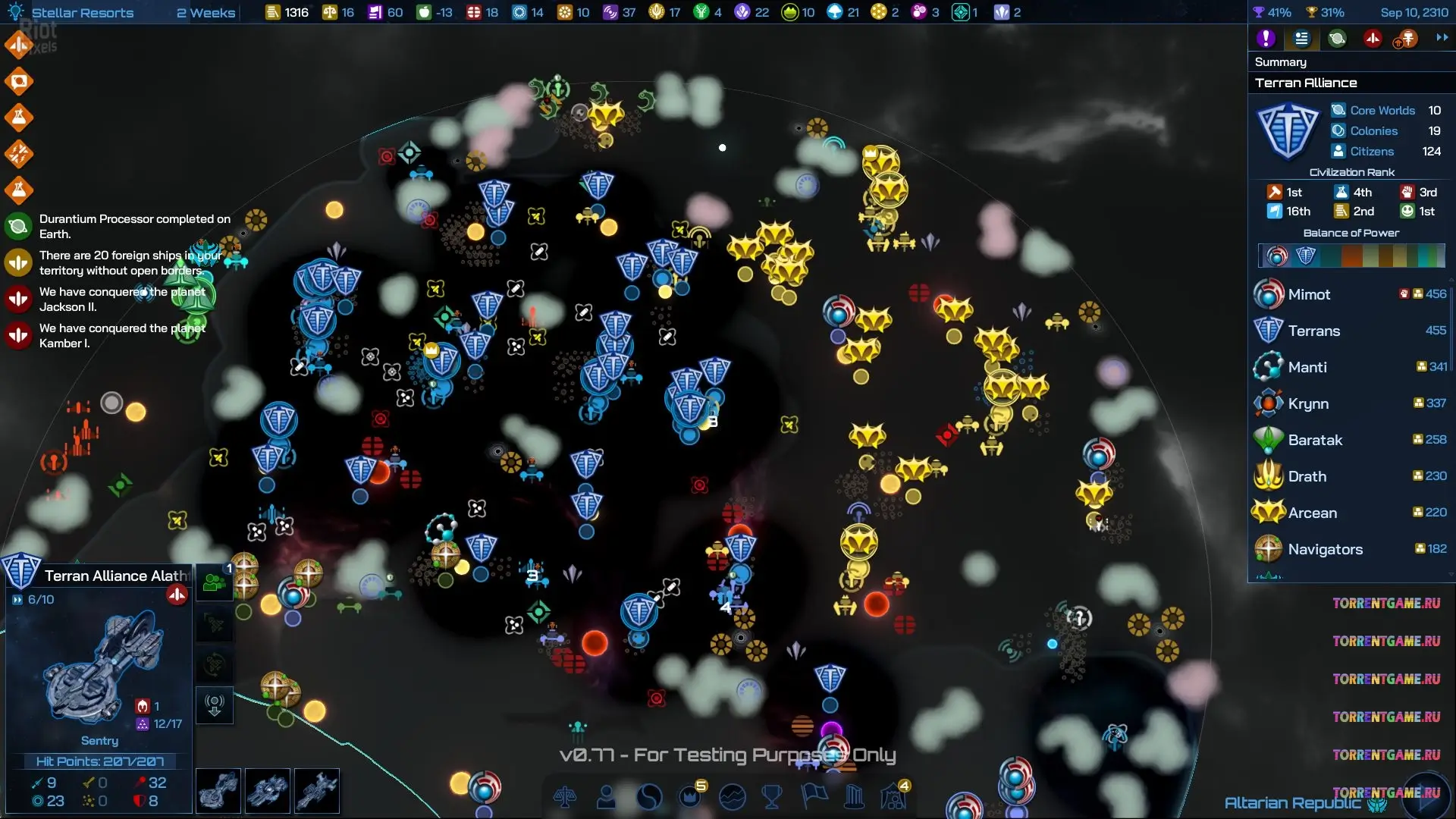Open the orange starbase list tab
Image resolution: width=1456 pixels, height=819 pixels.
click(x=1407, y=39)
